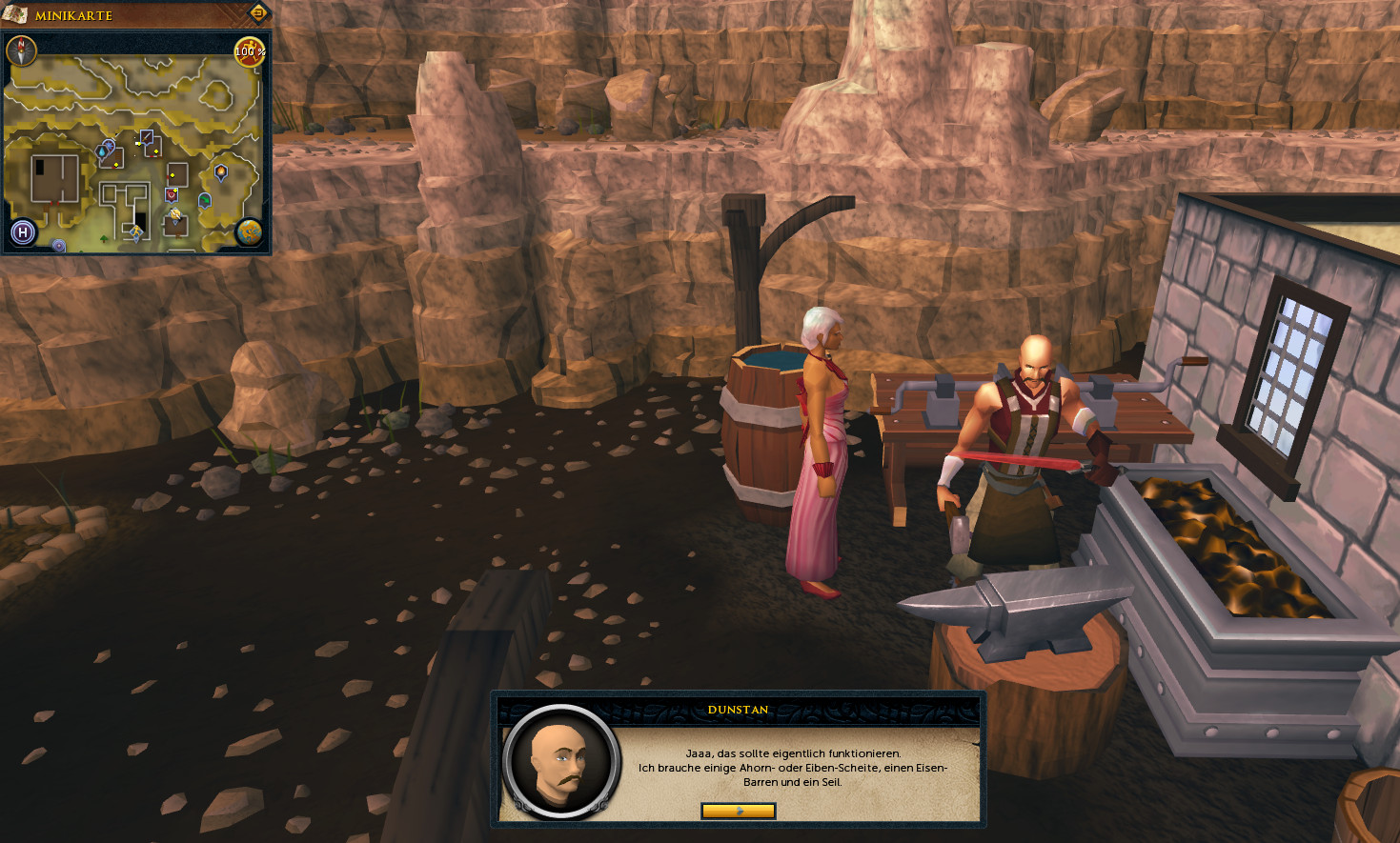This screenshot has height=843, width=1400.
Task: Click the campfire marker on the minimap
Action: (x=221, y=172)
